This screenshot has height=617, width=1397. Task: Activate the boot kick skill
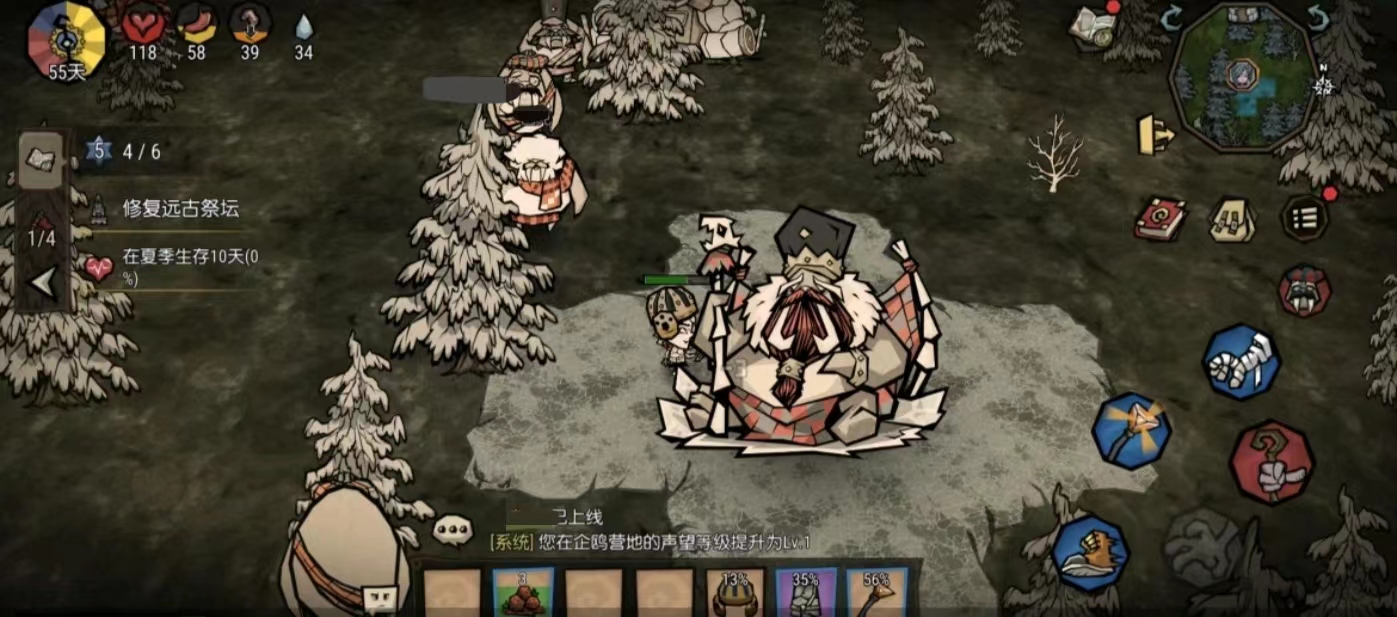coord(1089,552)
